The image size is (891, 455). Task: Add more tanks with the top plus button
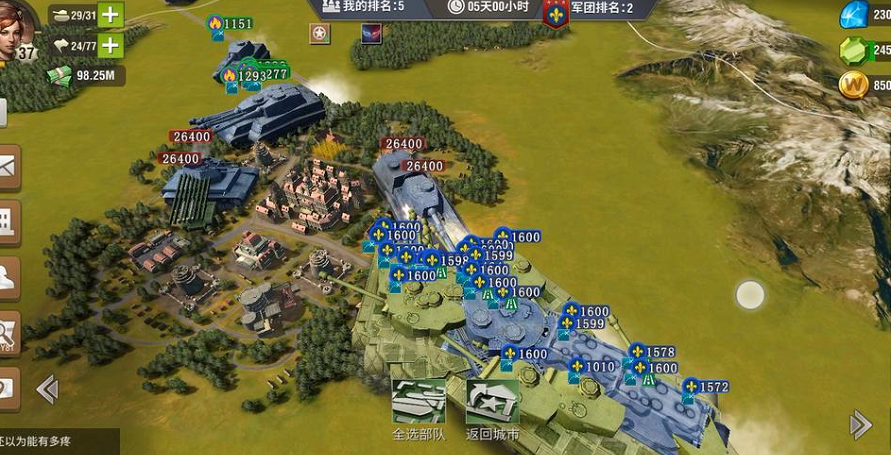pyautogui.click(x=111, y=15)
